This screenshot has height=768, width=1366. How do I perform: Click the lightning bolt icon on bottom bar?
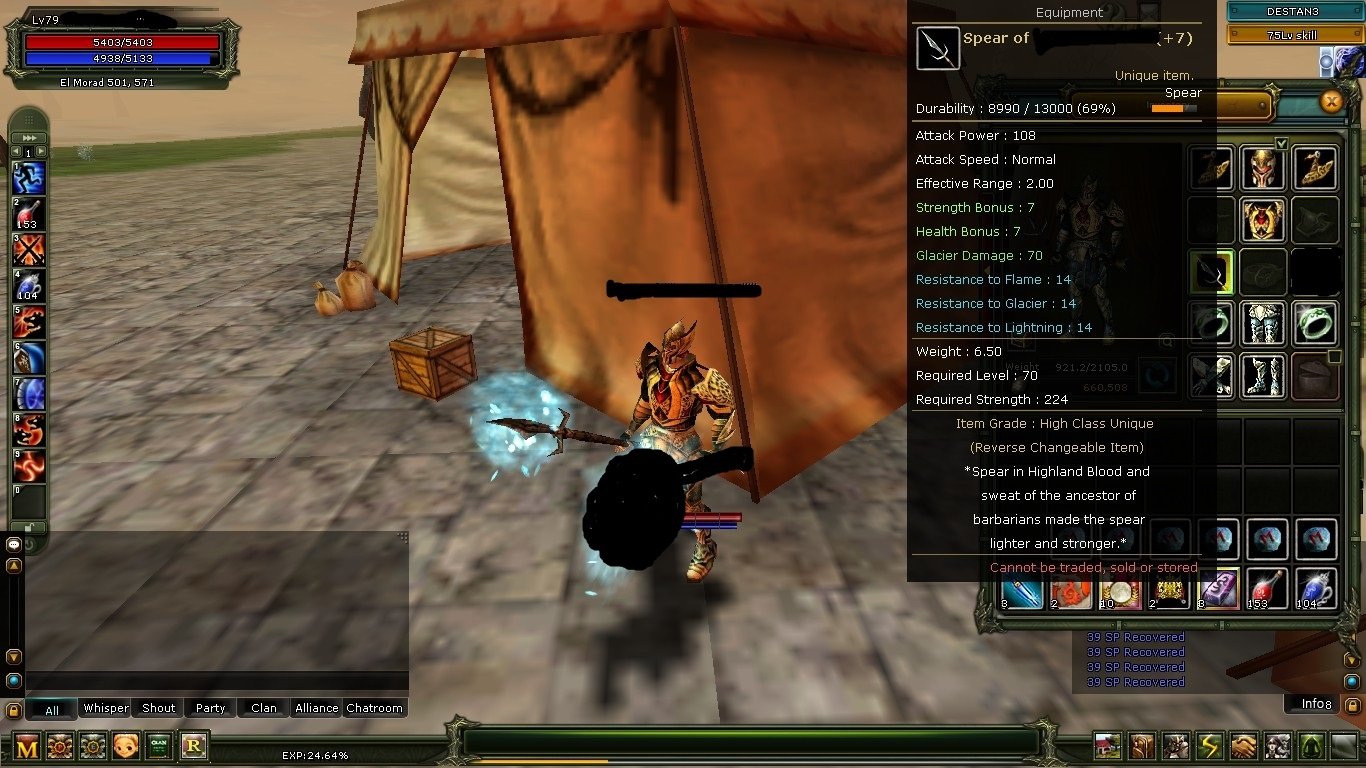point(1211,746)
